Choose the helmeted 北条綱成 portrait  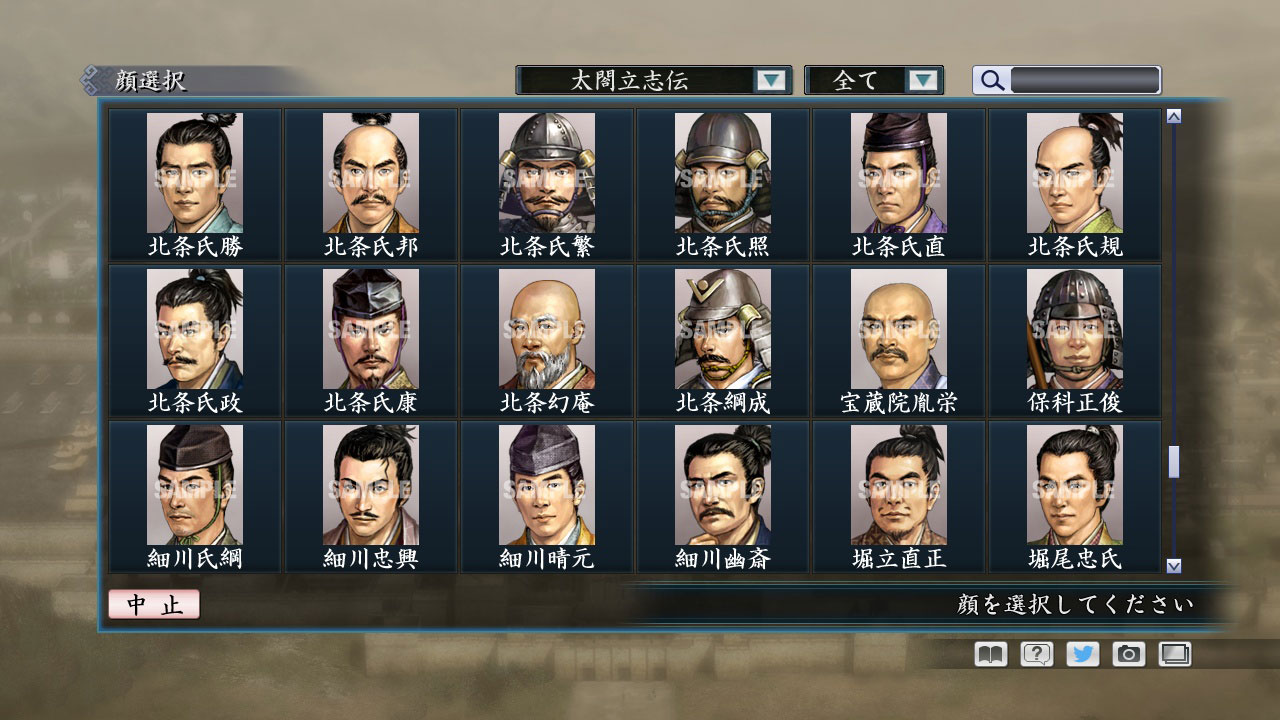[722, 330]
